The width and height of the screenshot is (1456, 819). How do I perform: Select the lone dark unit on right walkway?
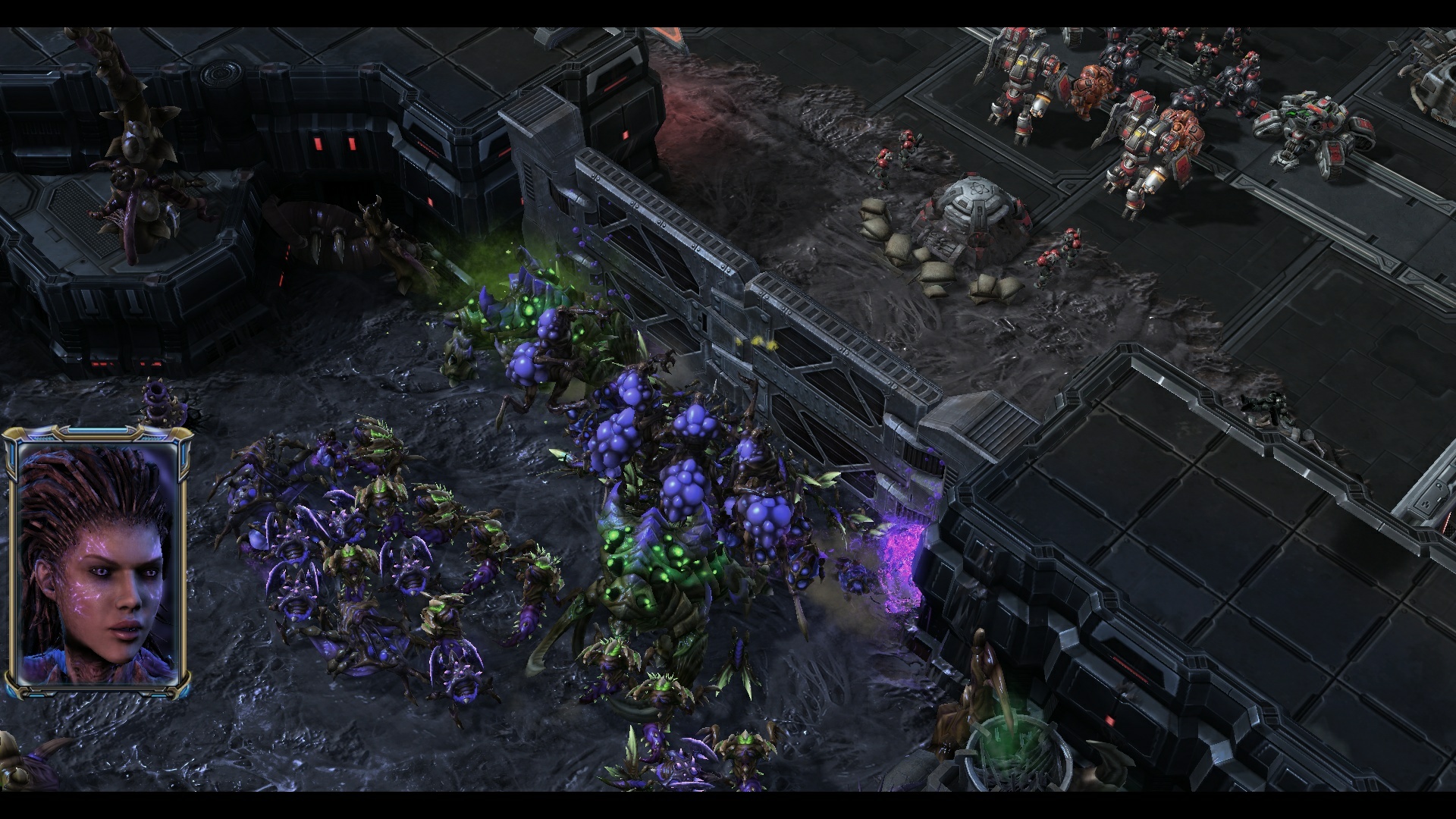[x=1269, y=406]
